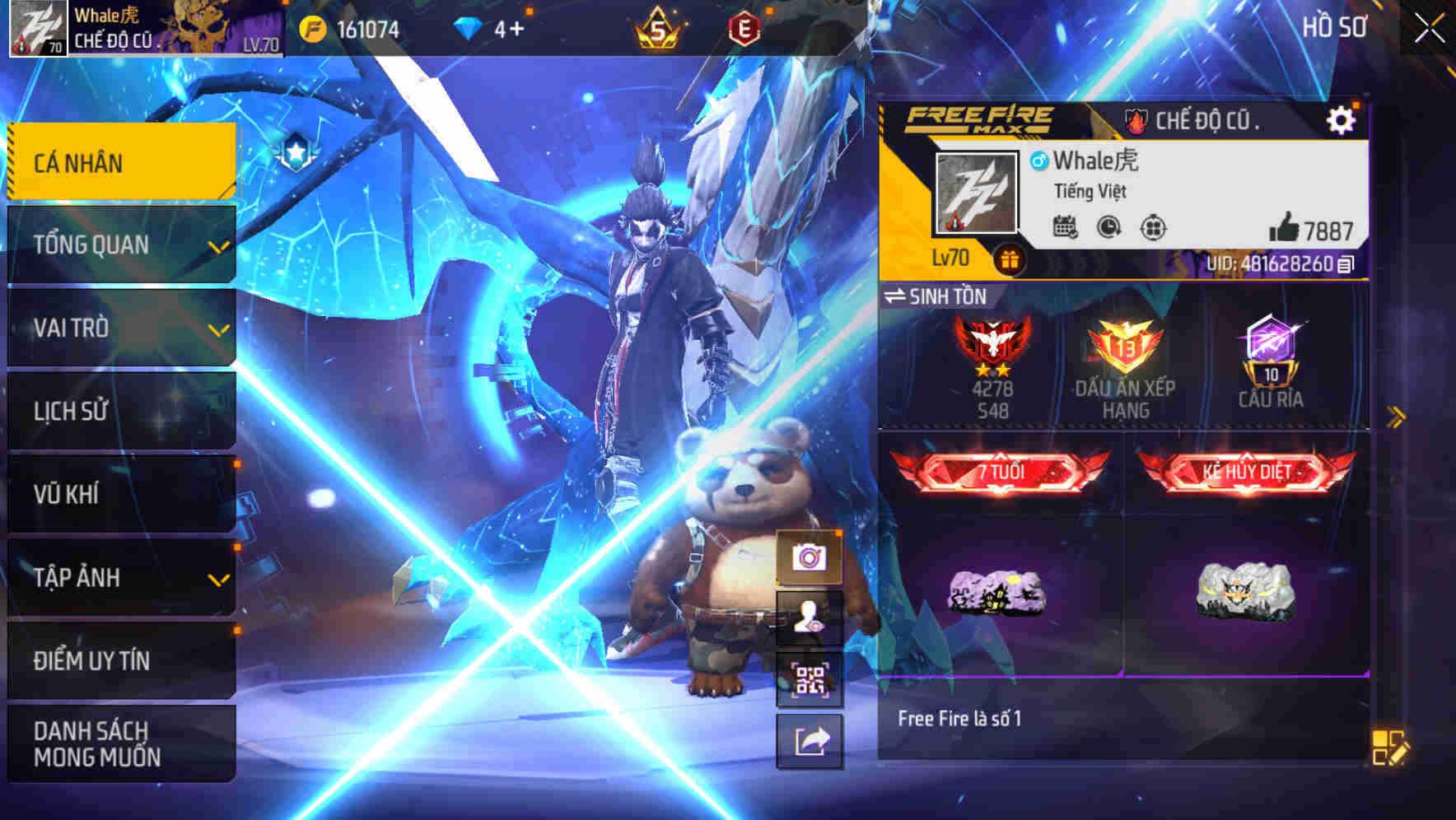Switch to the VŨ KHÍ tab
Viewport: 1456px width, 820px height.
click(x=120, y=495)
